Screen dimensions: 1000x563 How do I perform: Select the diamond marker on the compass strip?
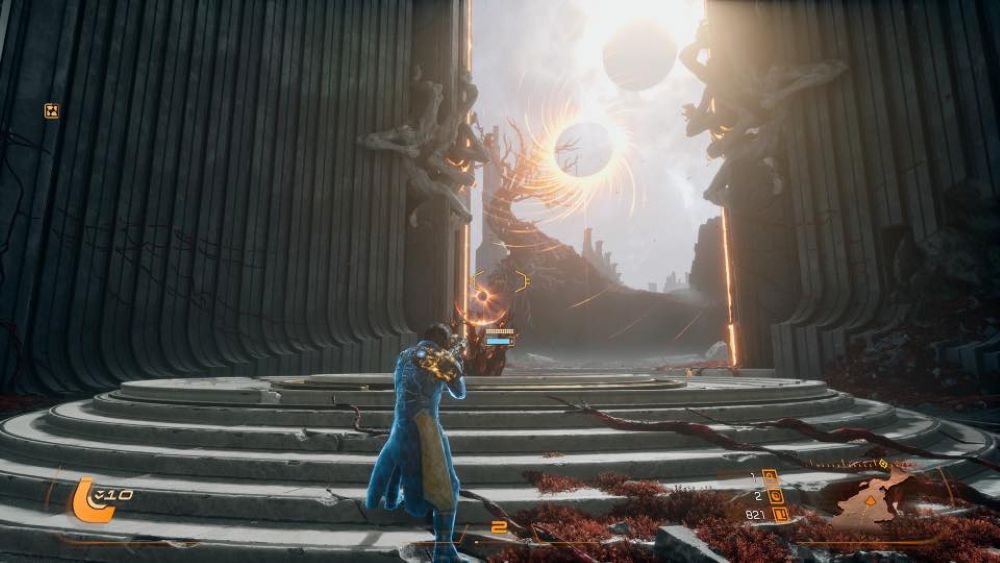tap(882, 464)
